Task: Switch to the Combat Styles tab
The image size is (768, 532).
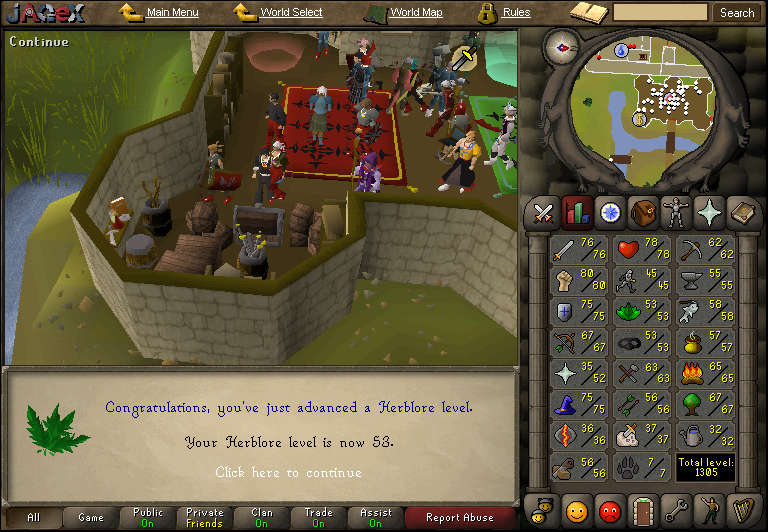Action: (543, 213)
